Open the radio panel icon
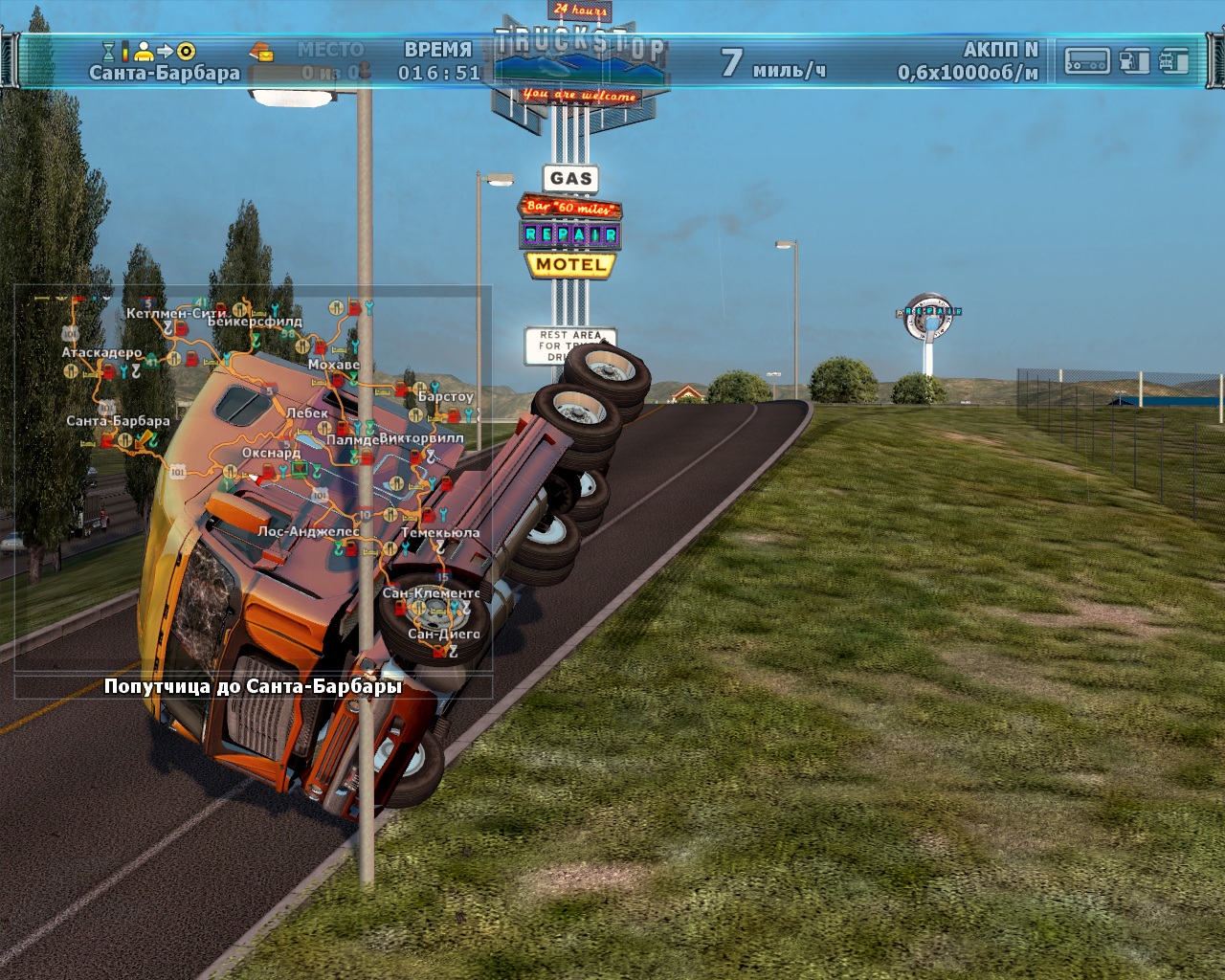1225x980 pixels. click(x=1087, y=61)
